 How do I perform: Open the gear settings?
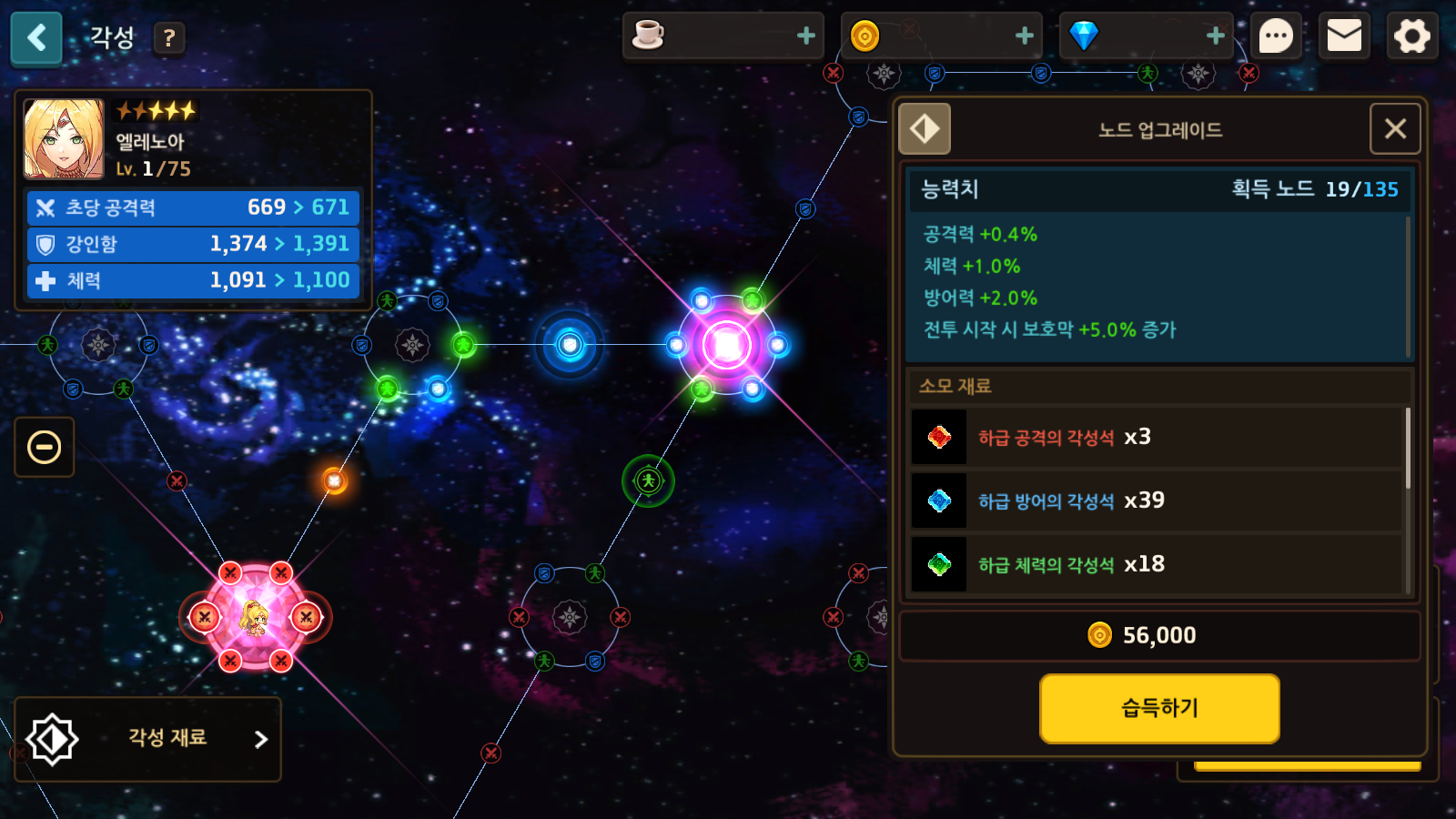pyautogui.click(x=1411, y=37)
